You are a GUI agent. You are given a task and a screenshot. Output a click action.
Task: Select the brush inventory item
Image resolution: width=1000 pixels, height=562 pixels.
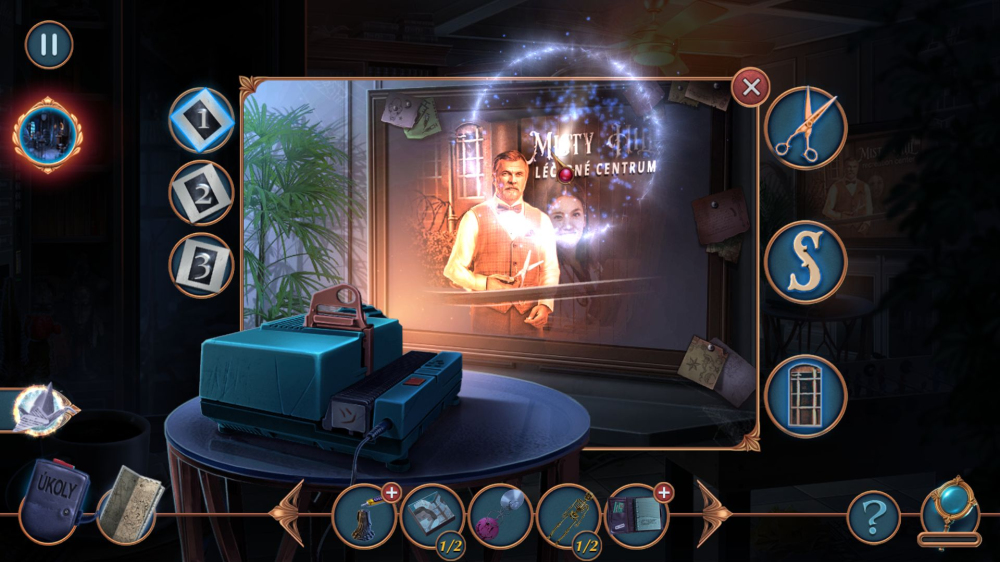[364, 515]
